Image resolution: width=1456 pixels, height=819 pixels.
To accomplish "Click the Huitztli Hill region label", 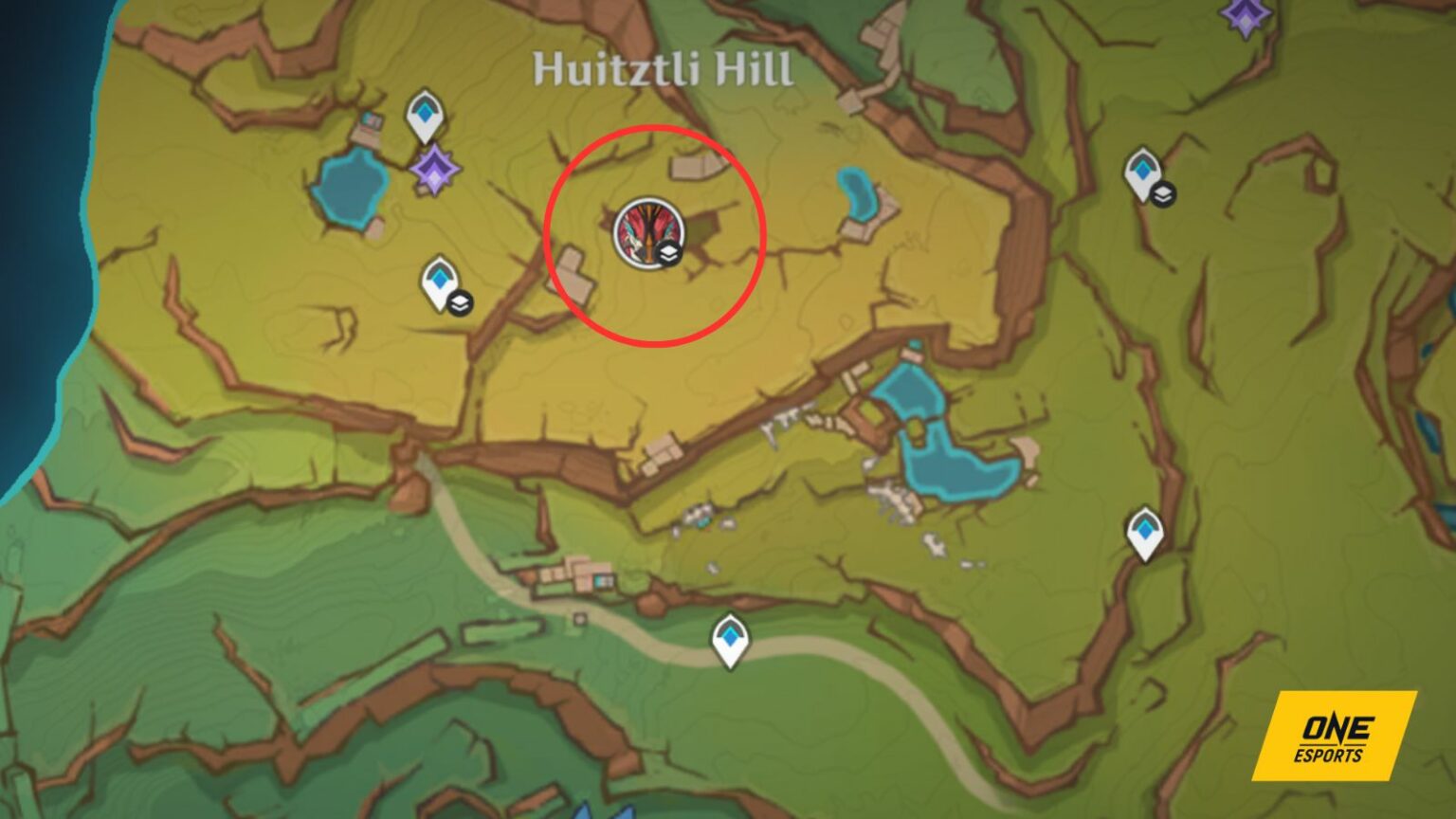I will pos(664,66).
